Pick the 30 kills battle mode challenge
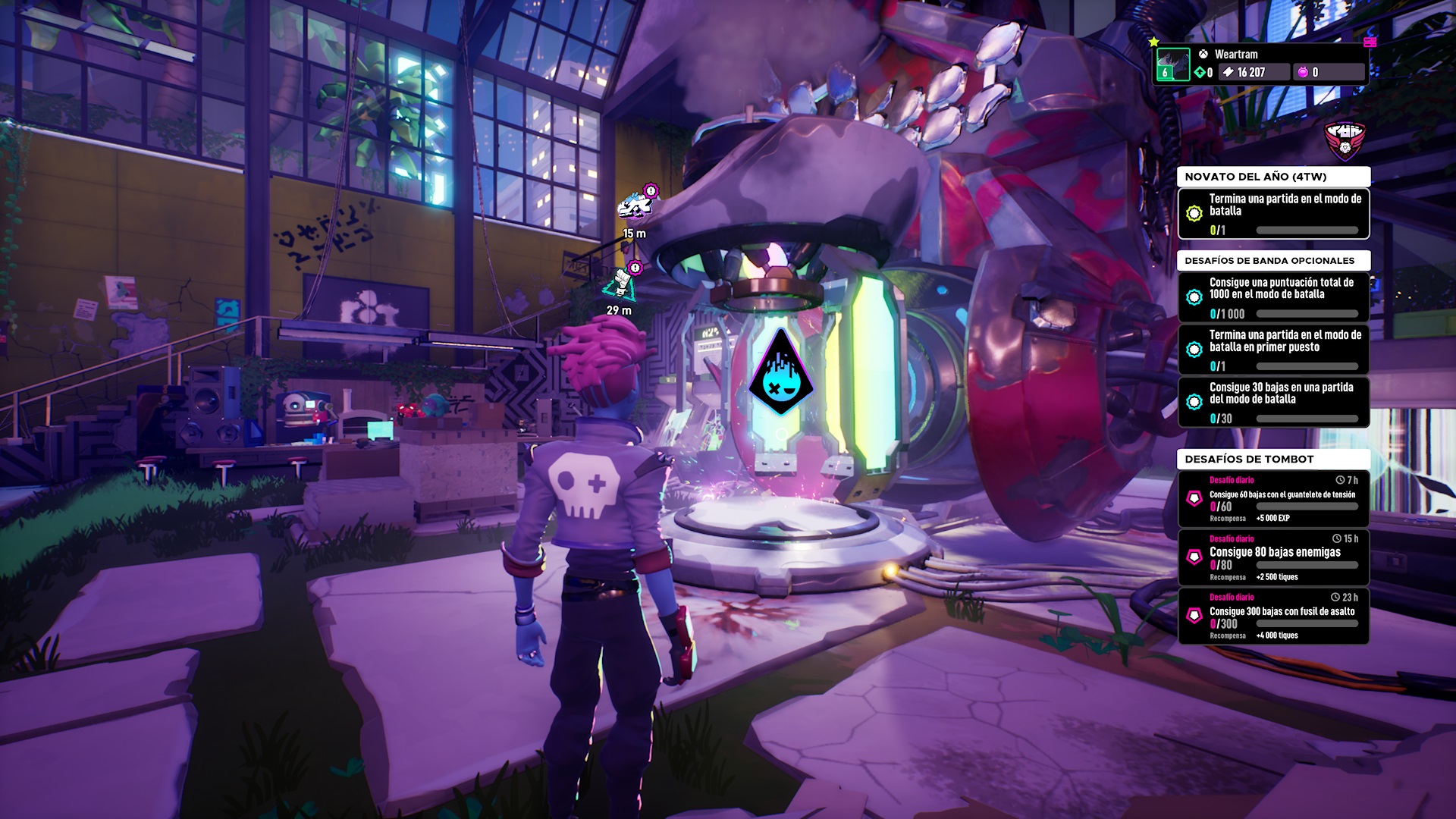Screen dimensions: 1456x819 1273,402
